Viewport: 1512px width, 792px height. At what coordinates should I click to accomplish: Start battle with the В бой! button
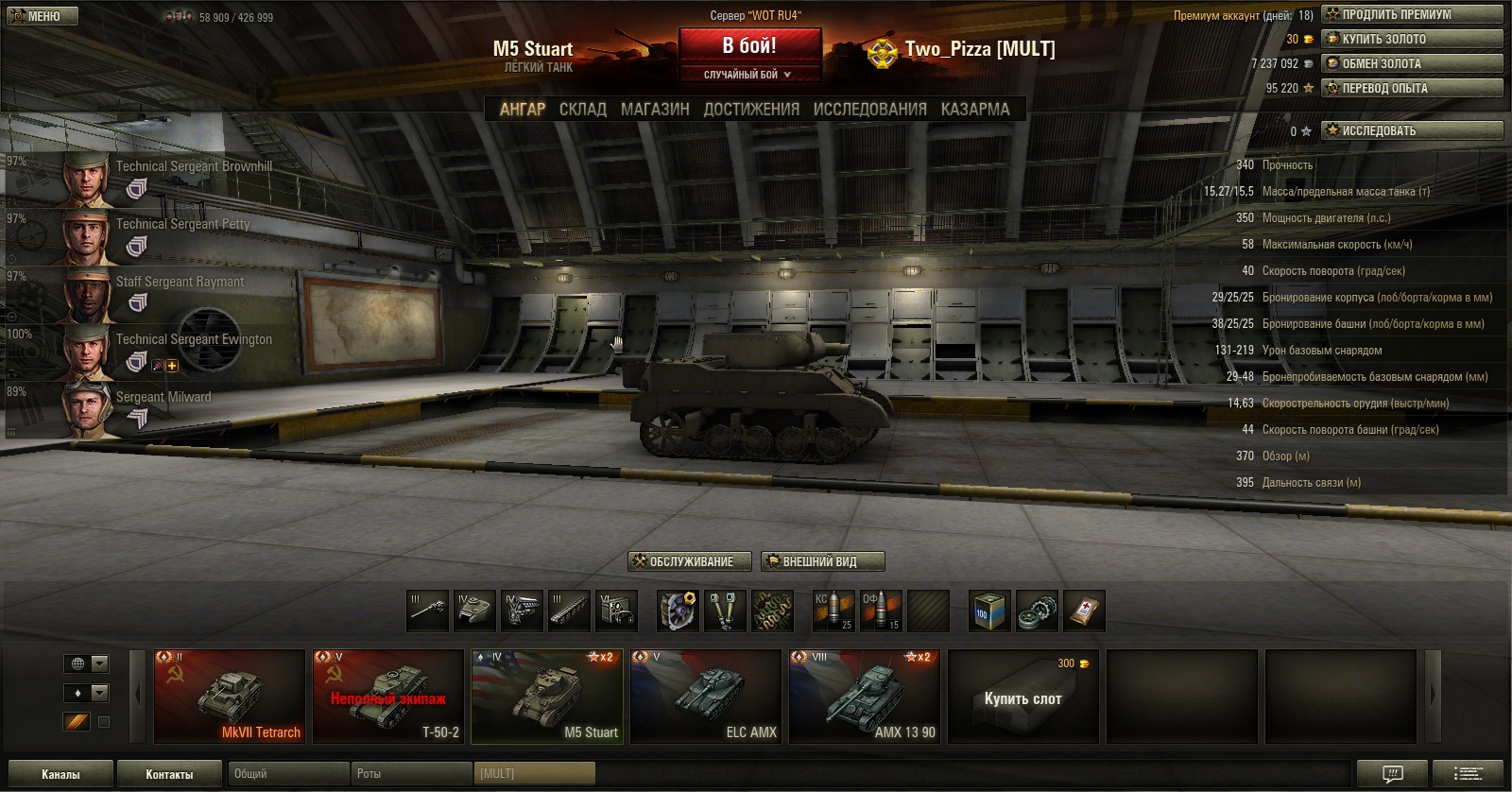749,45
